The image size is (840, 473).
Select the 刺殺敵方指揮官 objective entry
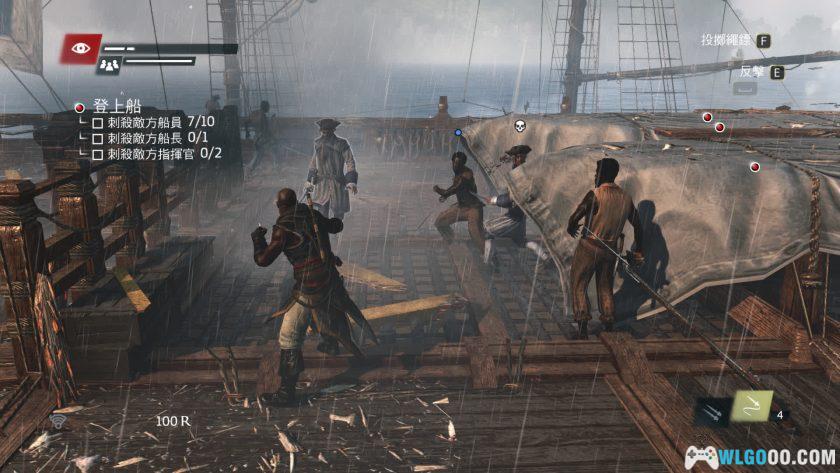click(x=159, y=154)
